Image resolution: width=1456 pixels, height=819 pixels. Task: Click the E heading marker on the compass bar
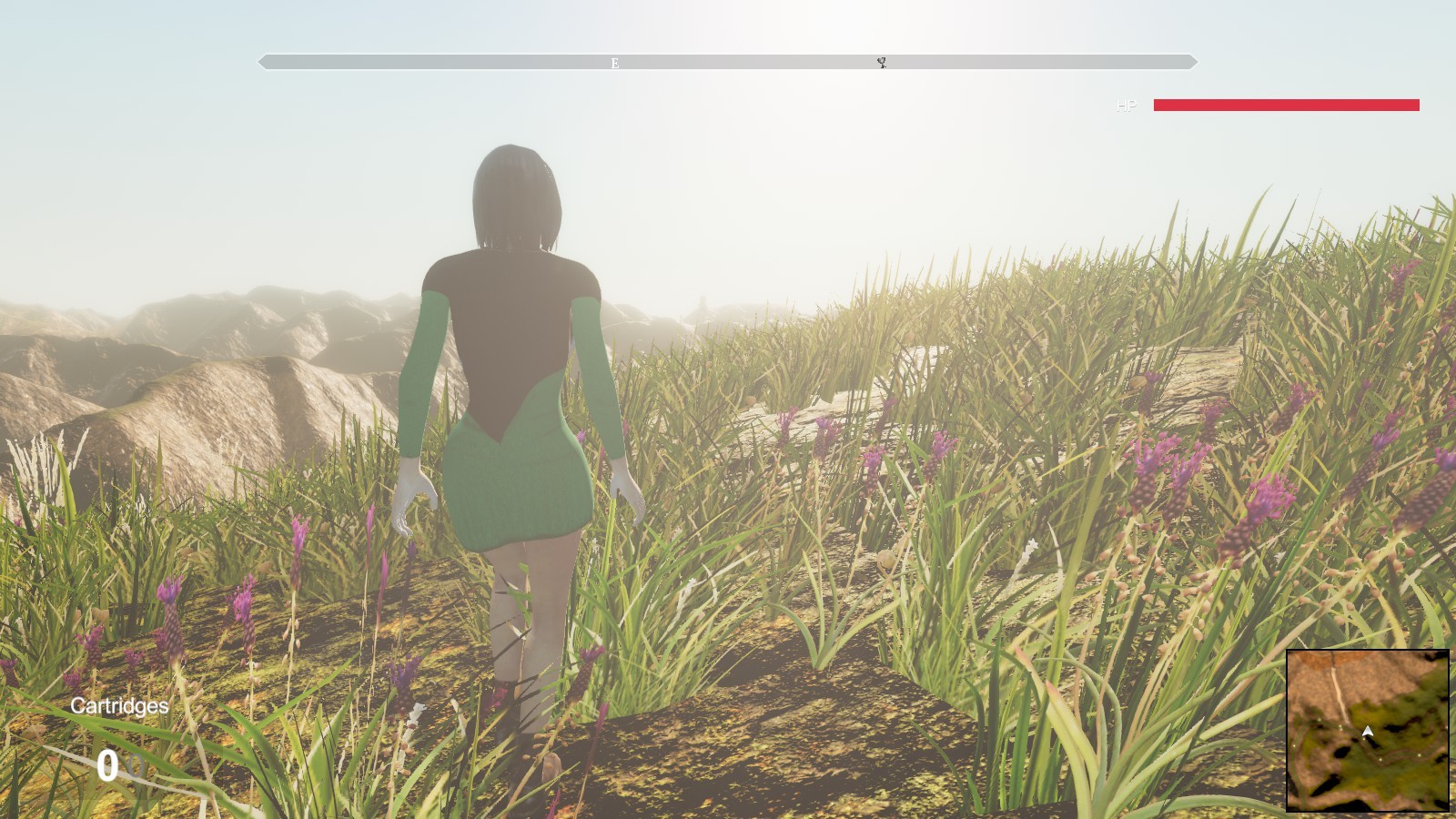point(613,64)
